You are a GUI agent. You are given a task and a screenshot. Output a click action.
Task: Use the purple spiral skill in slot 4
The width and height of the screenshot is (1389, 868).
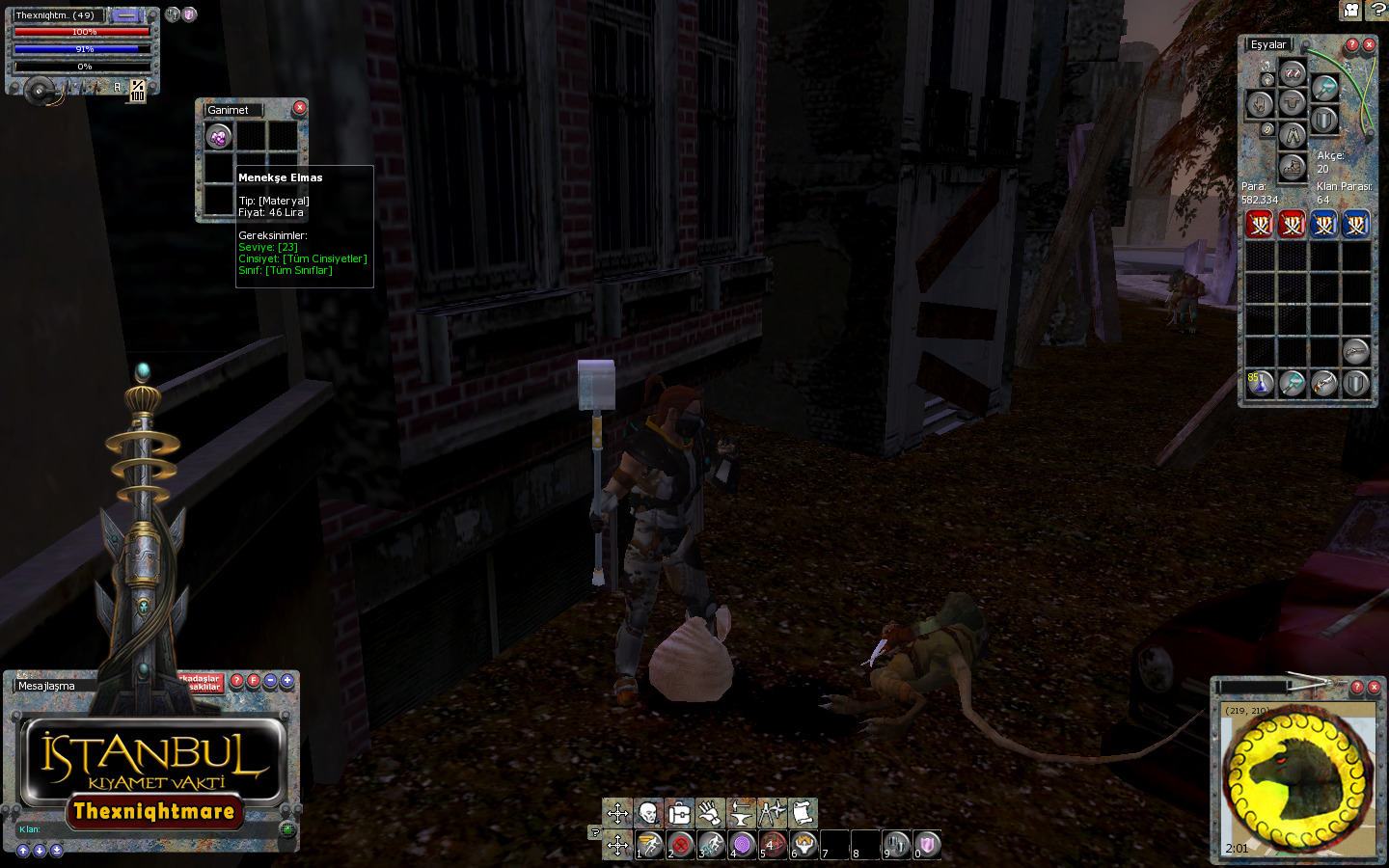[x=742, y=845]
